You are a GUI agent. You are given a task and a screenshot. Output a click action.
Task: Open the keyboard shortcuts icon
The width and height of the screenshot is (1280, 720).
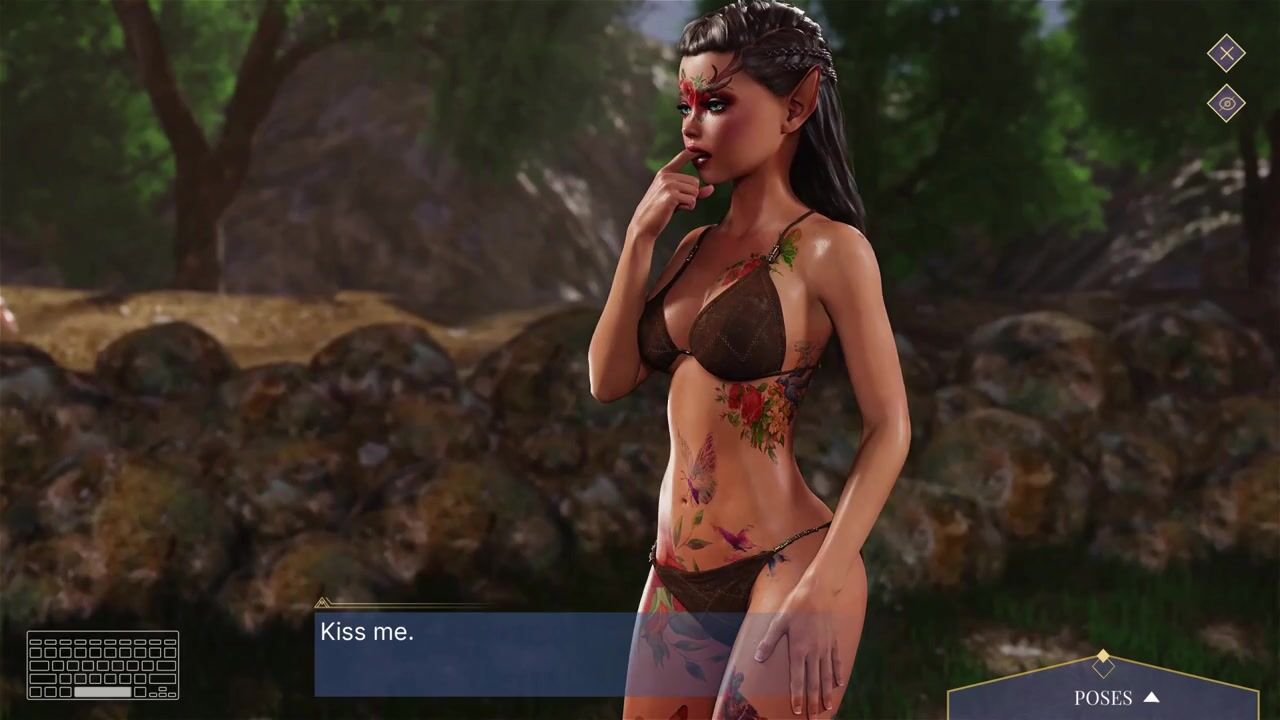tap(103, 665)
